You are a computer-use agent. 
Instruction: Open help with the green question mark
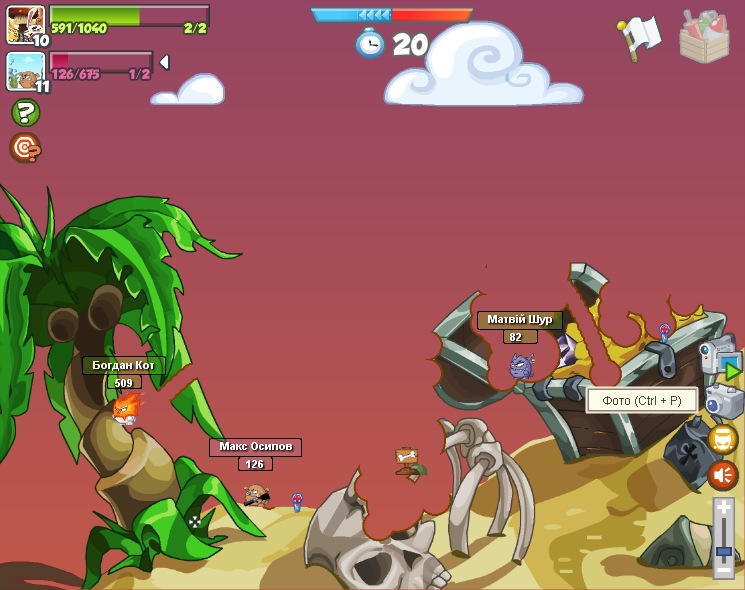(x=25, y=112)
